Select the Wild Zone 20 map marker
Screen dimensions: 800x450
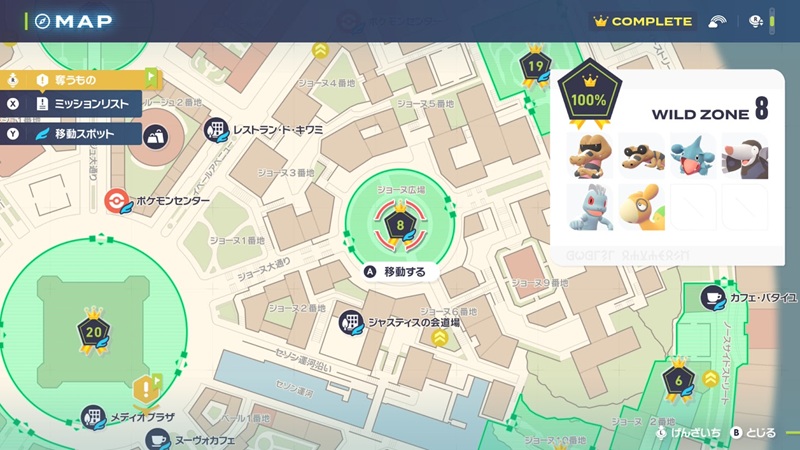coord(95,333)
